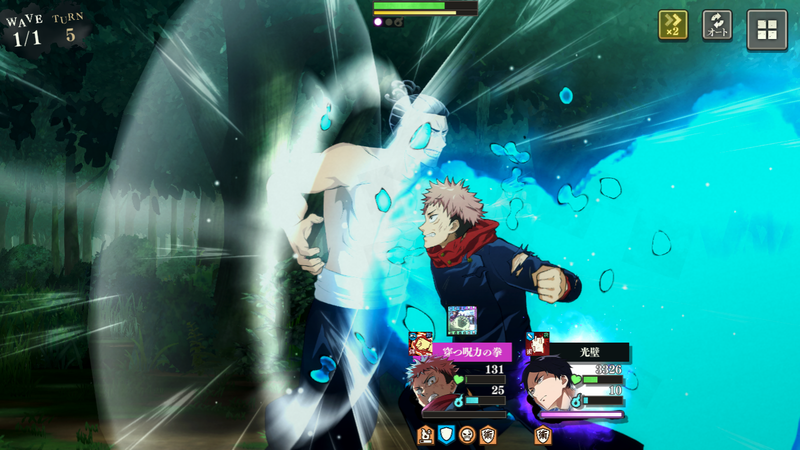Select Itadori's 穿つ呪力の拳 skill banner
This screenshot has height=450, width=800.
pos(470,352)
